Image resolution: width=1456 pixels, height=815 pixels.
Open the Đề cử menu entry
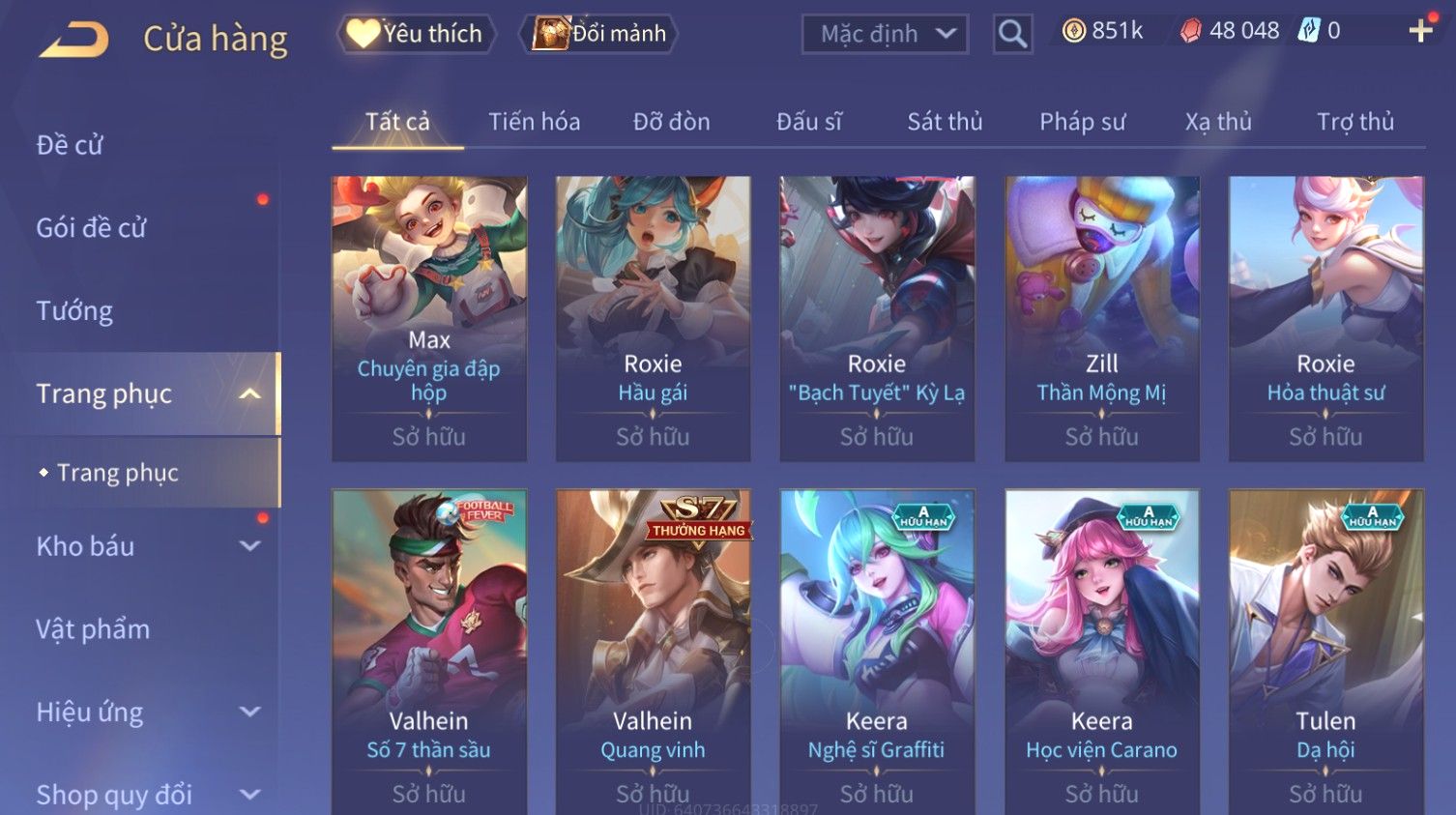(x=70, y=145)
